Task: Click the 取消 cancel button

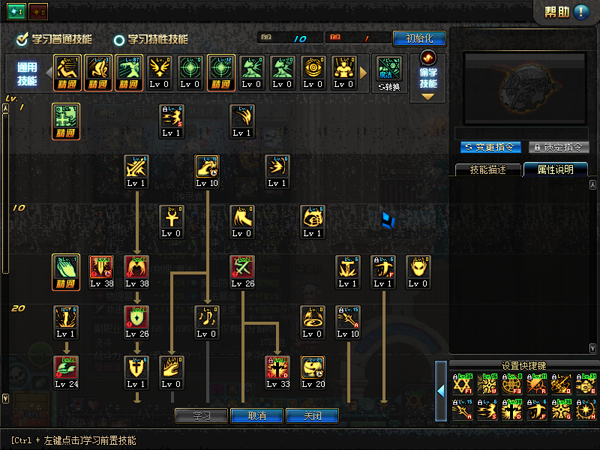Action: coord(257,415)
